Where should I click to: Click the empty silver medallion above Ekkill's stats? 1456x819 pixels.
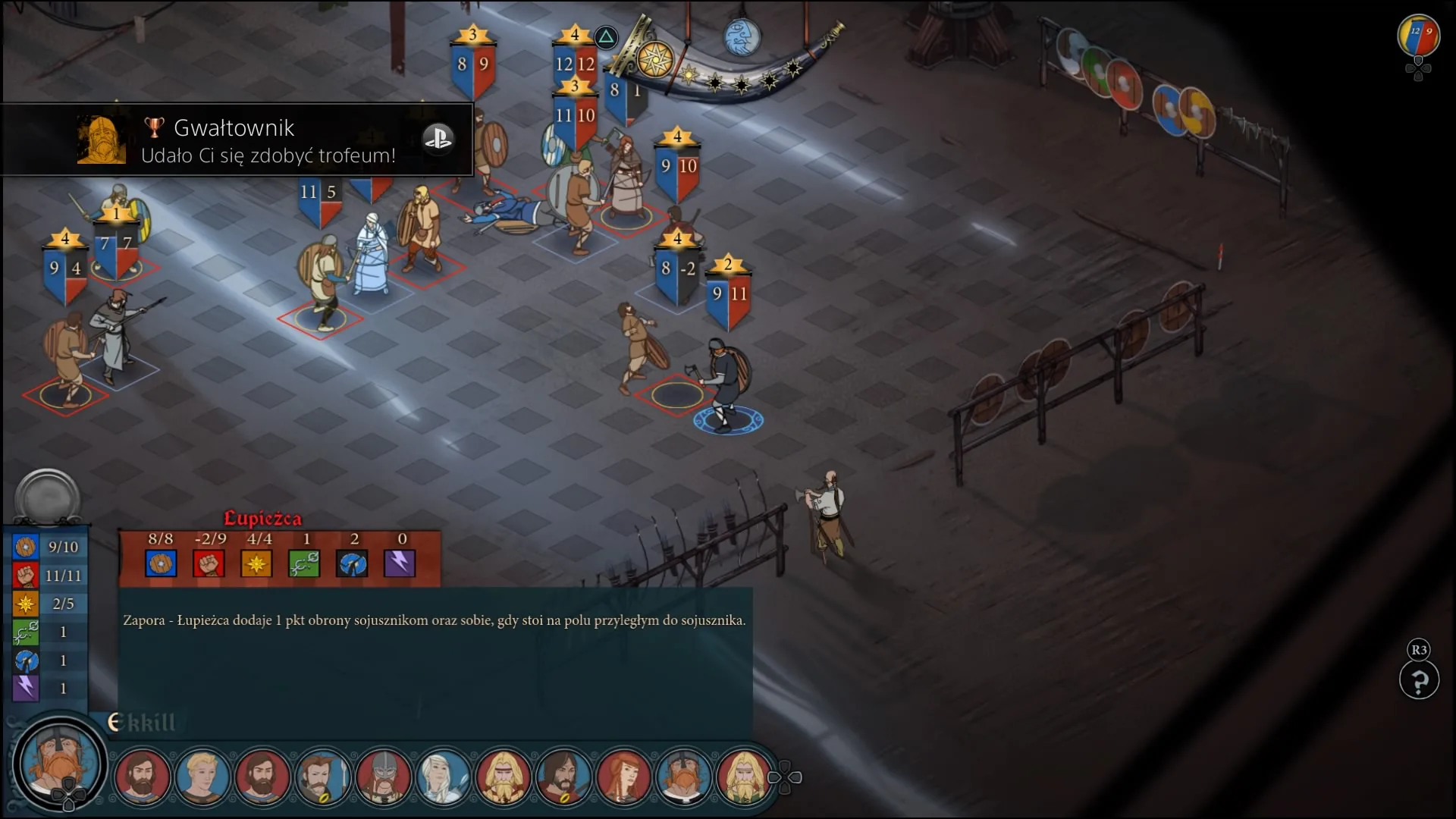(47, 497)
